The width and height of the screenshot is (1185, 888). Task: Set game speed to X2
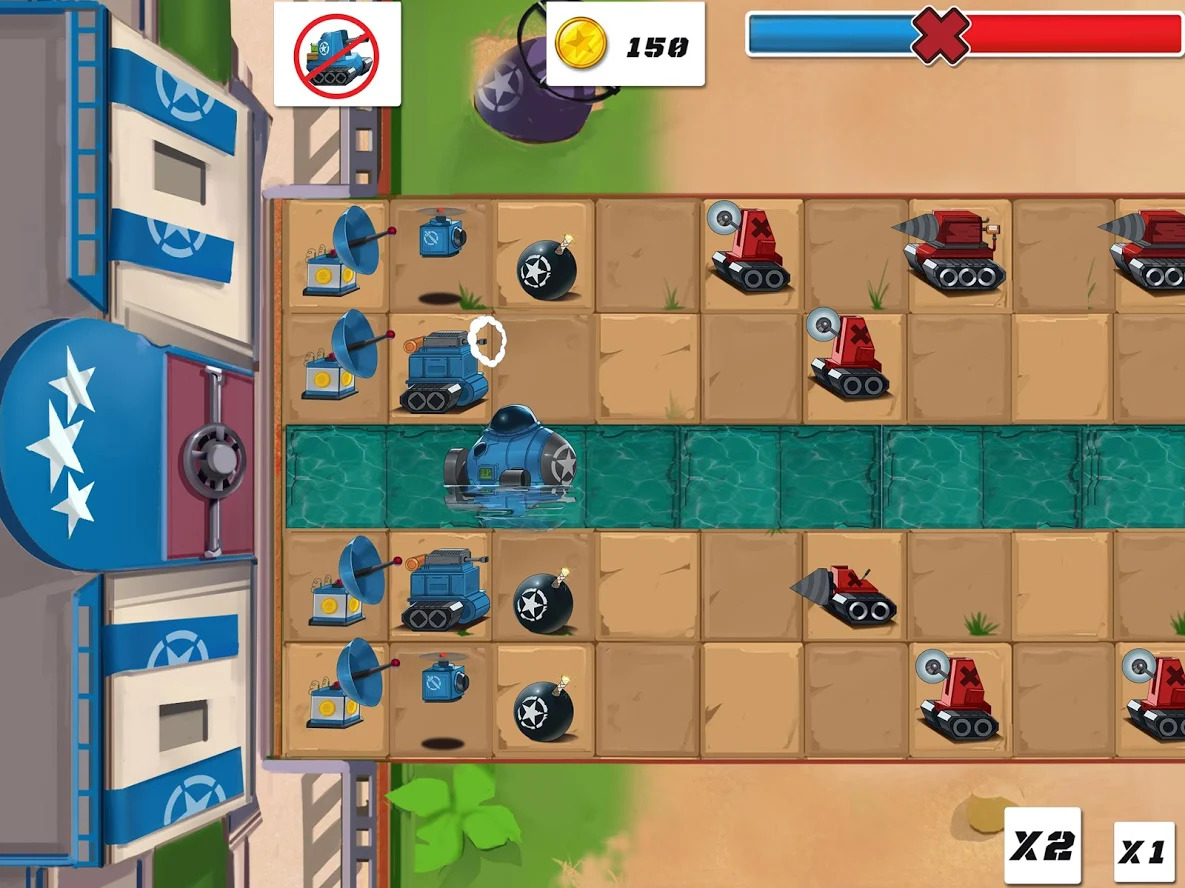point(1042,846)
